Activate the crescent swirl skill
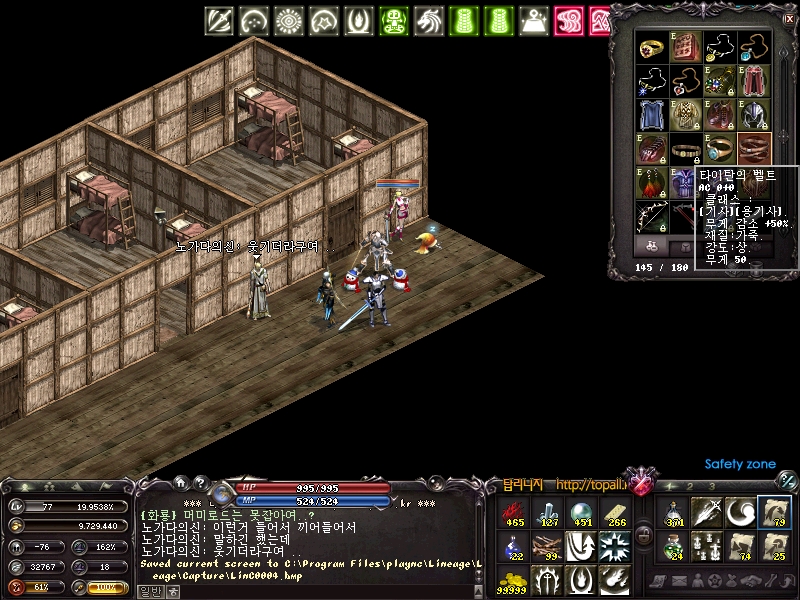800x600 pixels. coord(740,512)
